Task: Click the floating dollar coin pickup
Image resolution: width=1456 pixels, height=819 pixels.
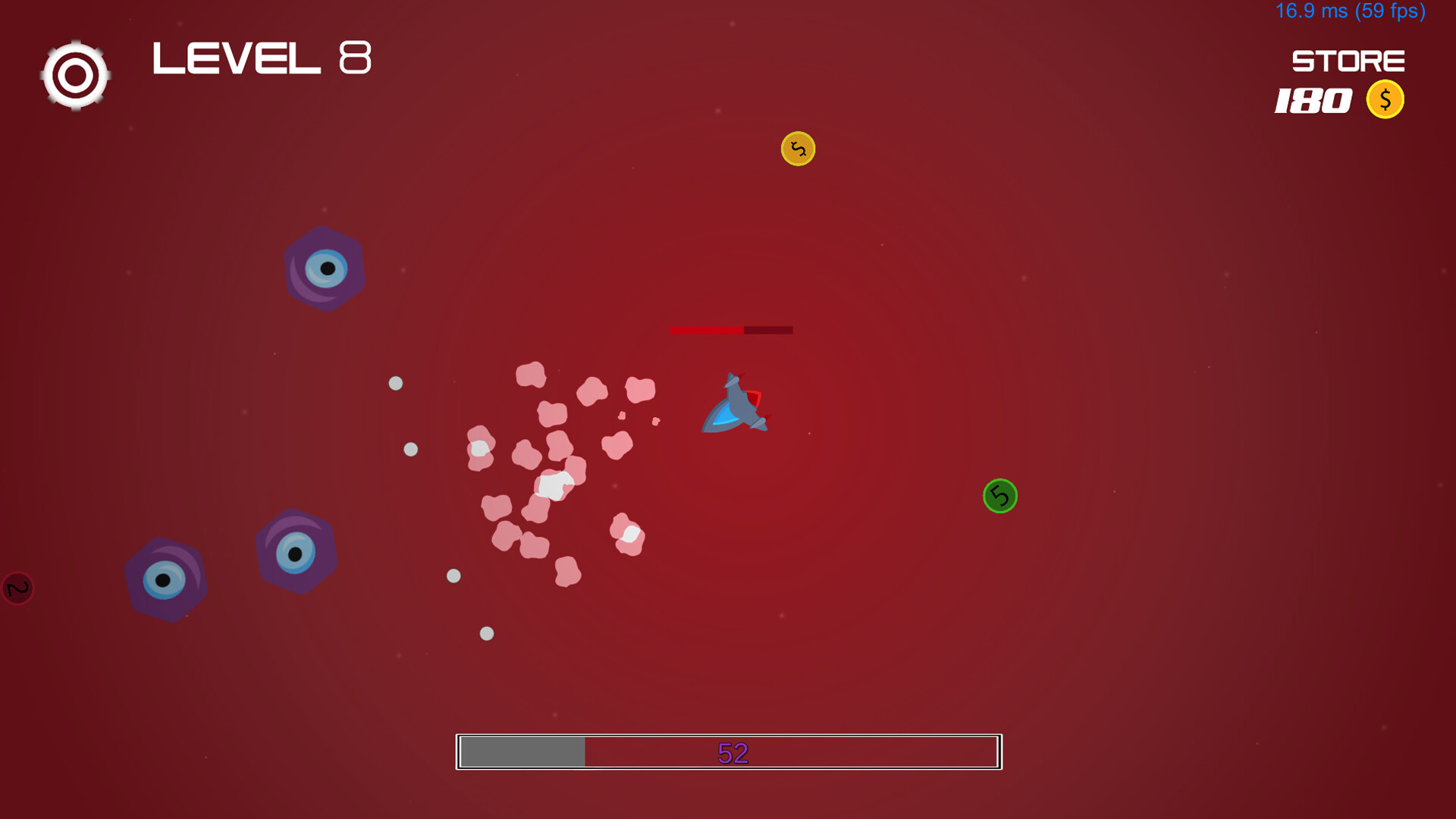Action: [798, 149]
